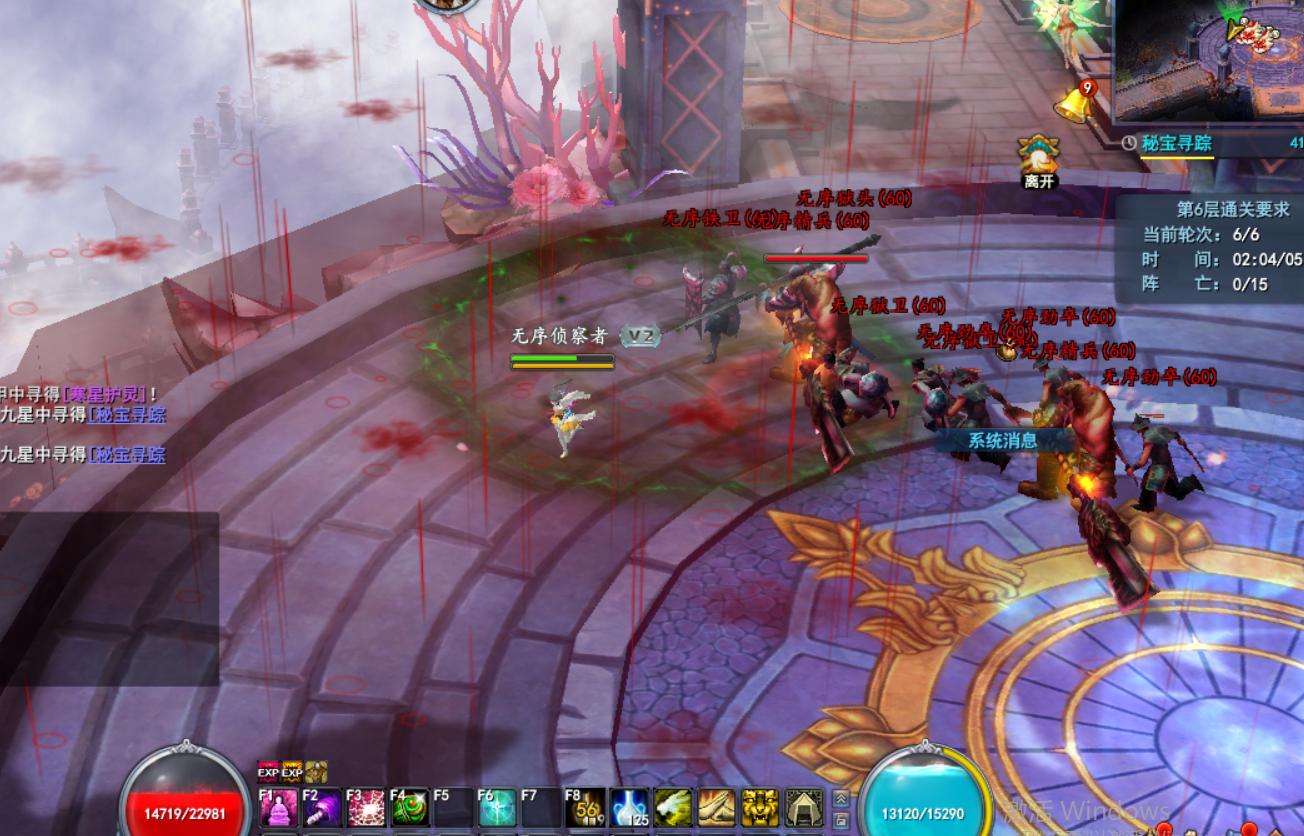
Task: Click the 离开 leave dungeon button
Action: 1039,161
